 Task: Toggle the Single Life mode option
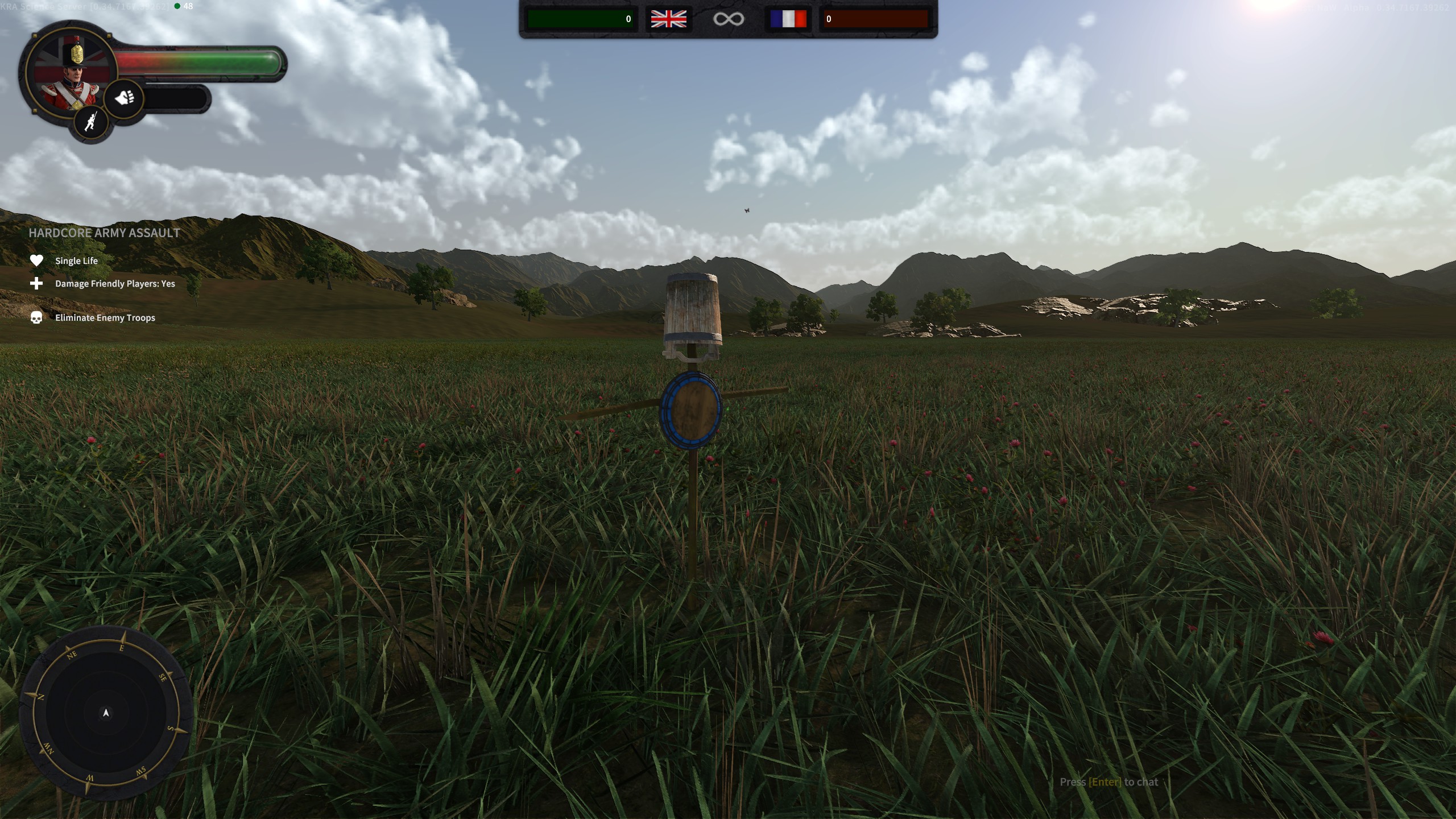(76, 260)
